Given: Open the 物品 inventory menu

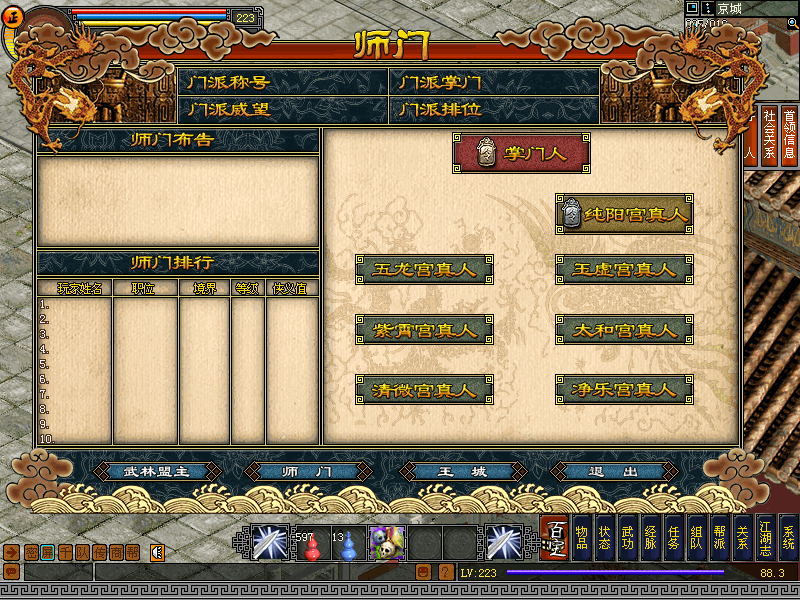Looking at the screenshot, I should point(581,538).
